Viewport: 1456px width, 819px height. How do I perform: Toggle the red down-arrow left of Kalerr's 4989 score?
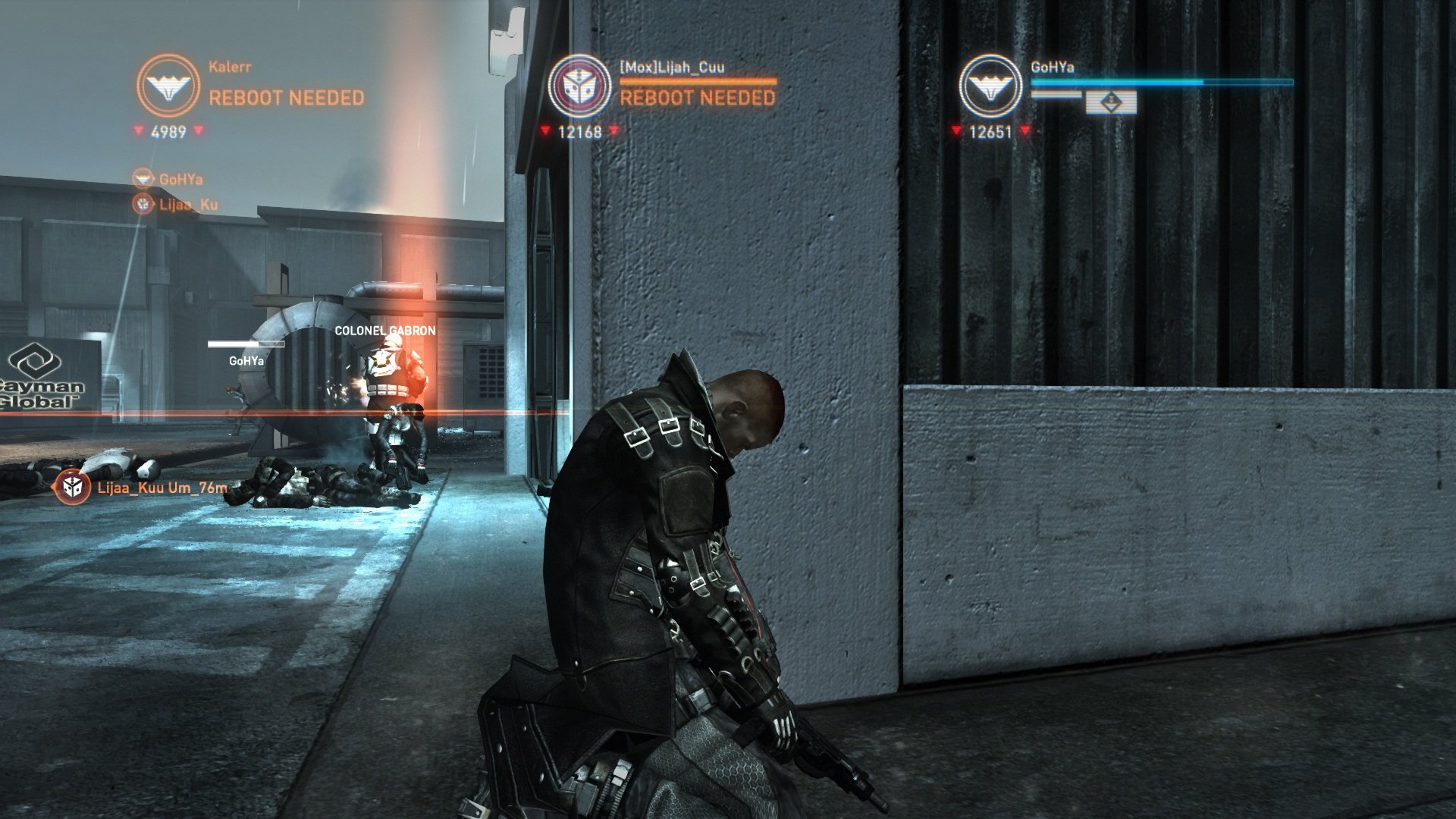click(x=138, y=130)
